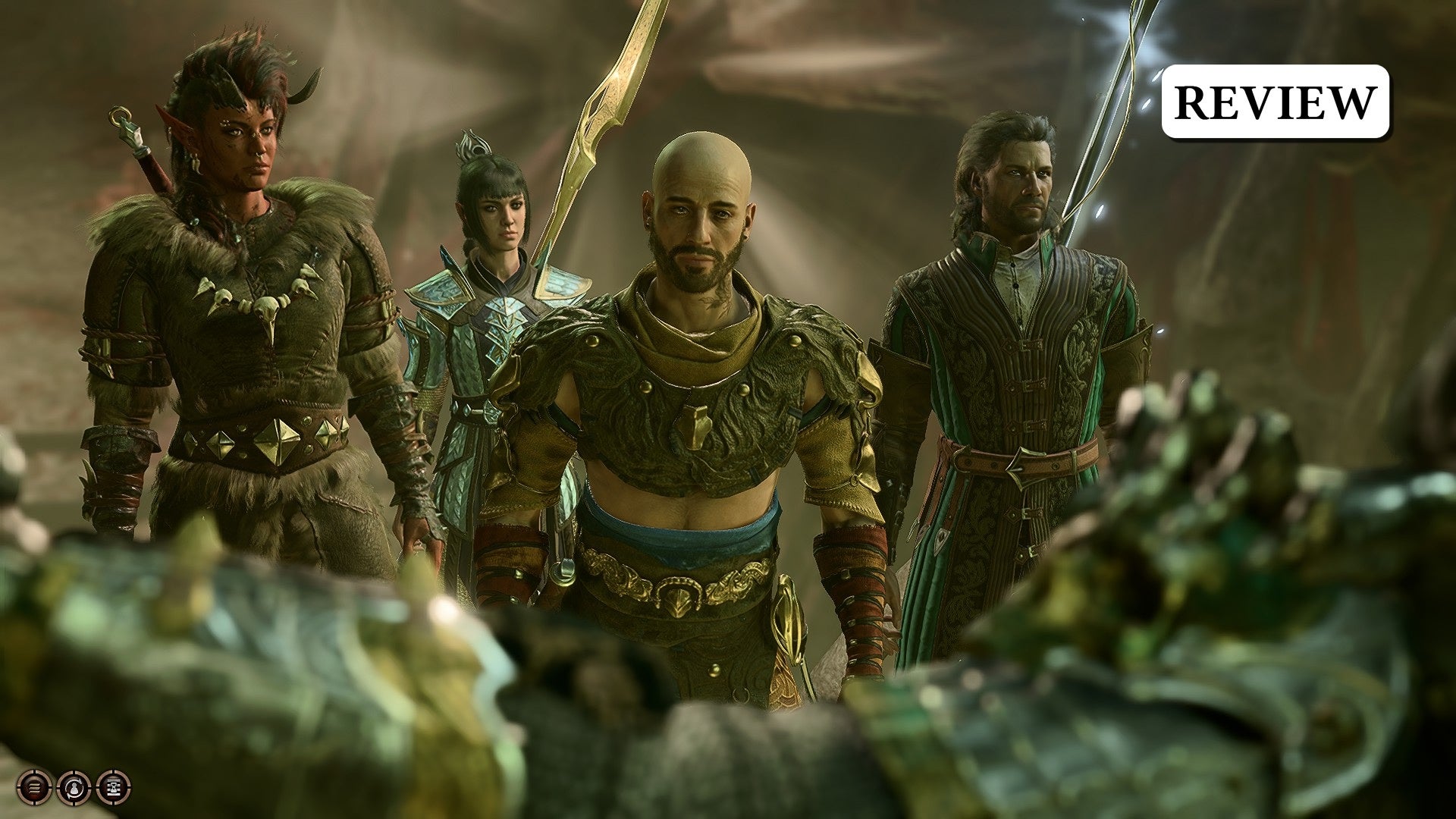Open the three-lines menu icon

coord(34,787)
